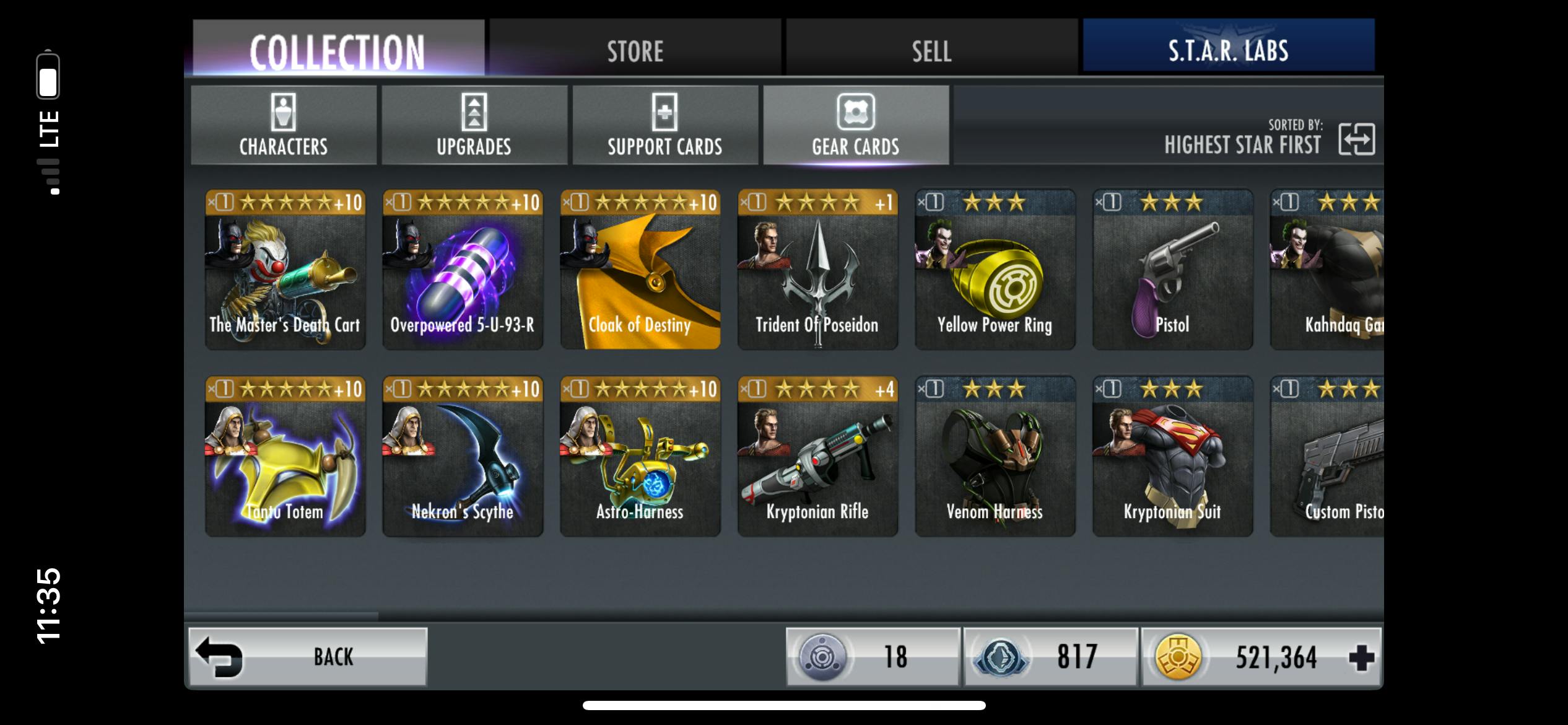Open the Sell tab
Image resolution: width=1568 pixels, height=725 pixels.
(931, 50)
